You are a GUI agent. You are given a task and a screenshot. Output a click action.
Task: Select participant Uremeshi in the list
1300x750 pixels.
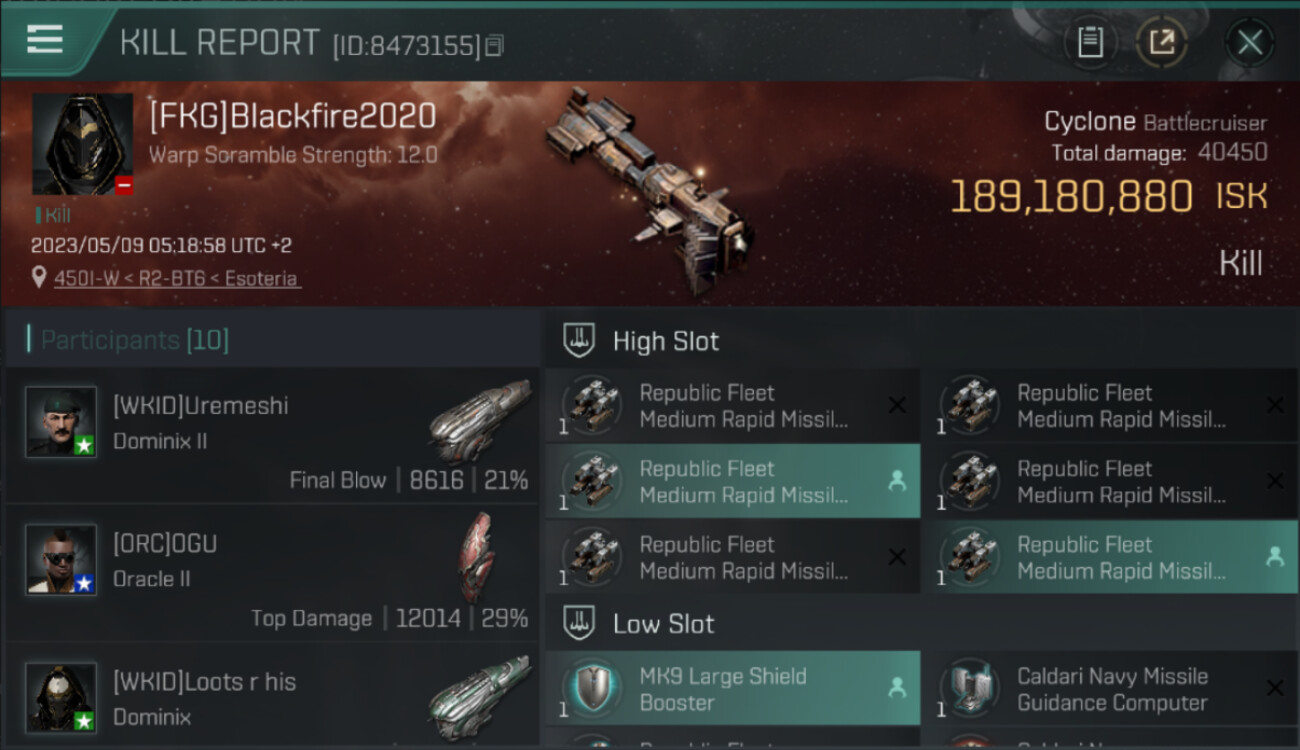click(x=272, y=436)
